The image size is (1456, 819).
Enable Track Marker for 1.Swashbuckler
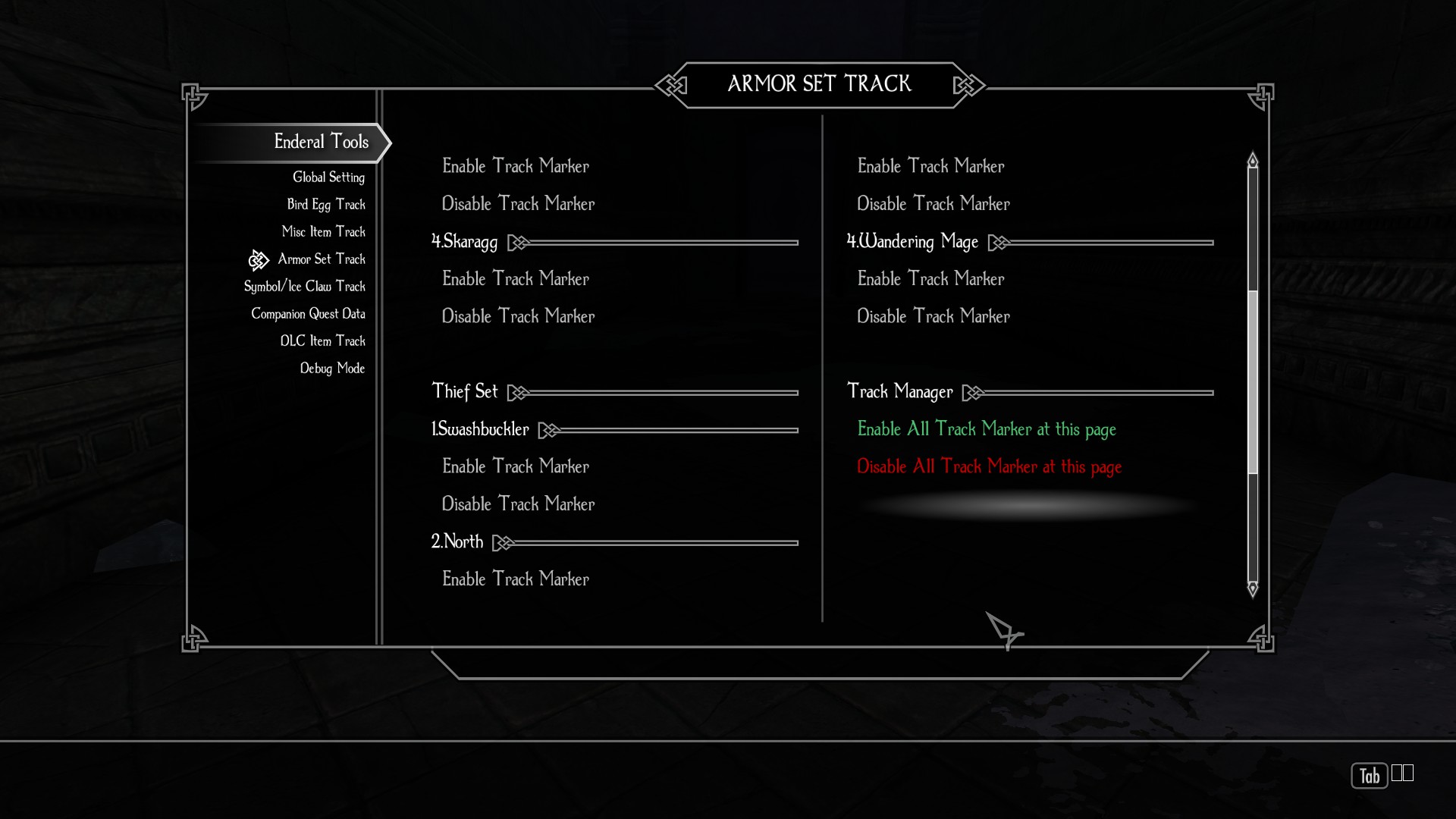[x=516, y=466]
